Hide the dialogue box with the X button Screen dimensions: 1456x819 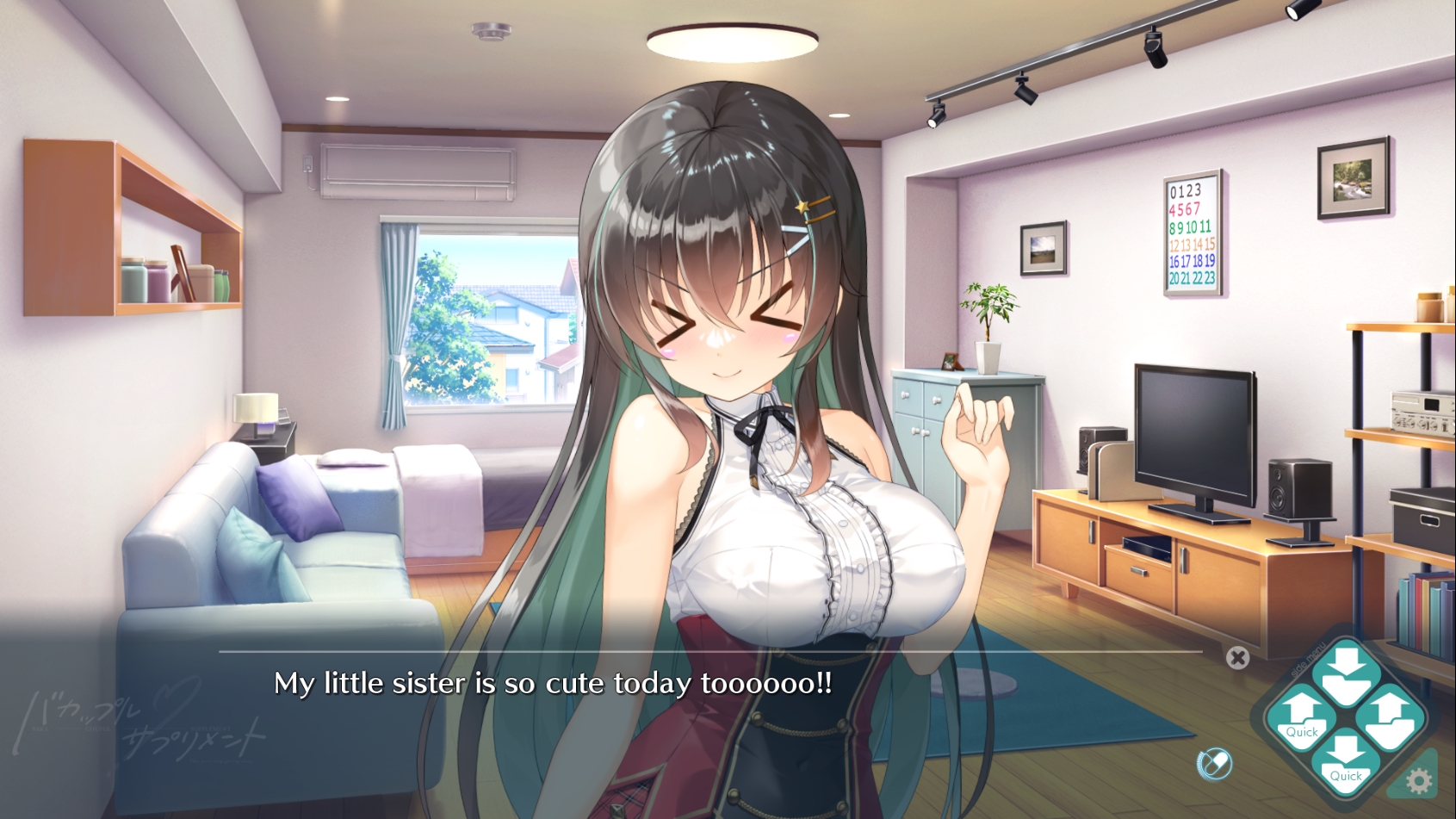point(1237,658)
